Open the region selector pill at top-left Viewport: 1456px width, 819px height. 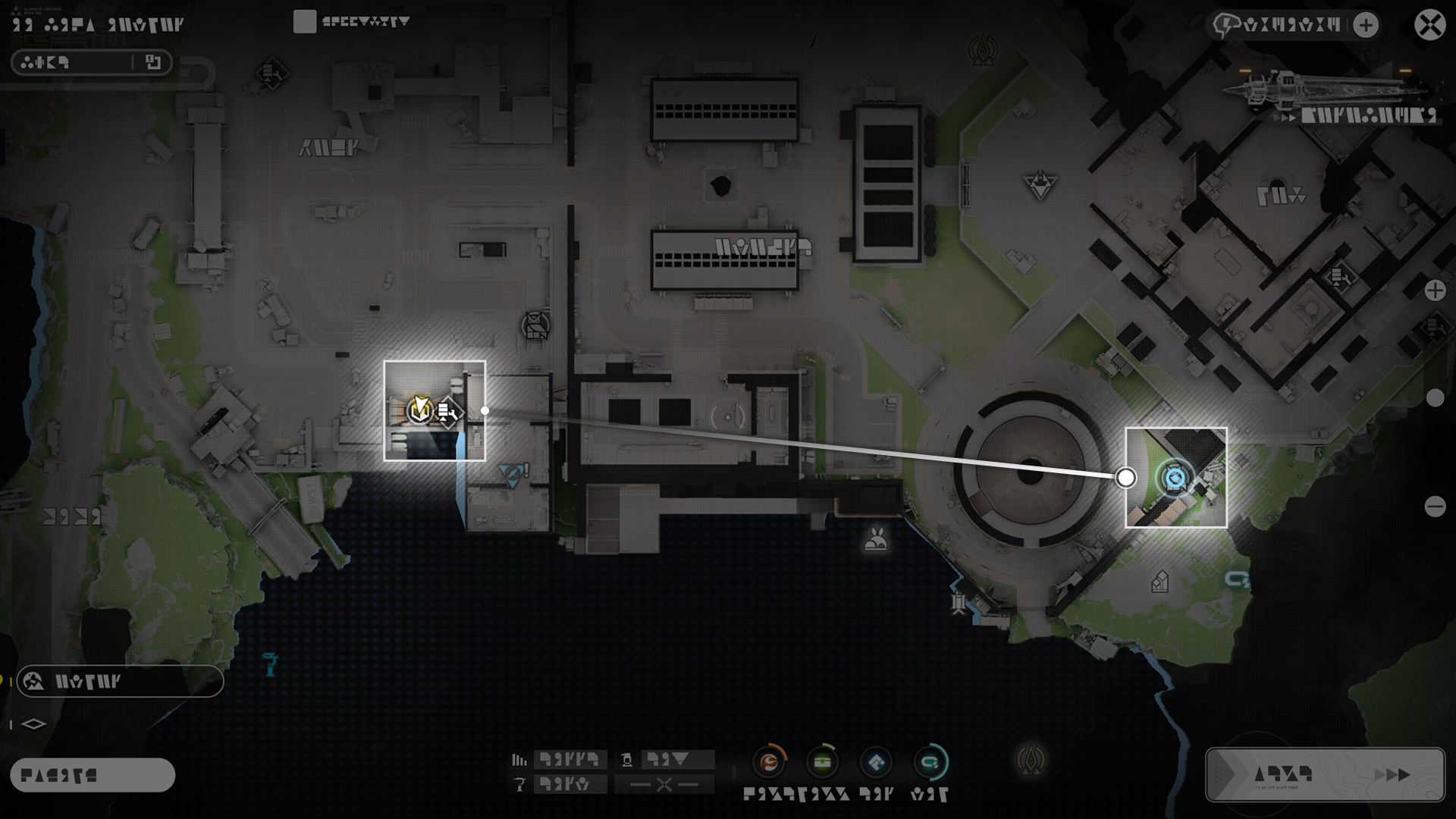[x=92, y=62]
